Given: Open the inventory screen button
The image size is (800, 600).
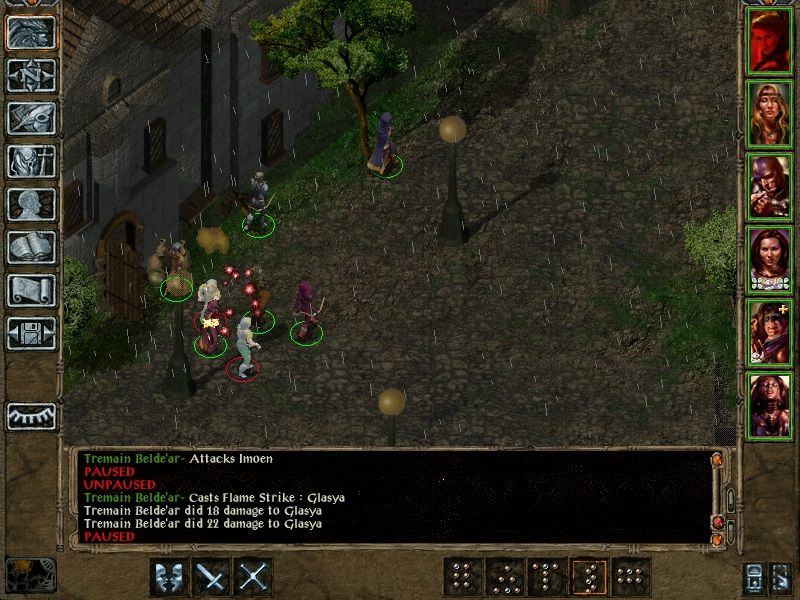Looking at the screenshot, I should (x=32, y=161).
